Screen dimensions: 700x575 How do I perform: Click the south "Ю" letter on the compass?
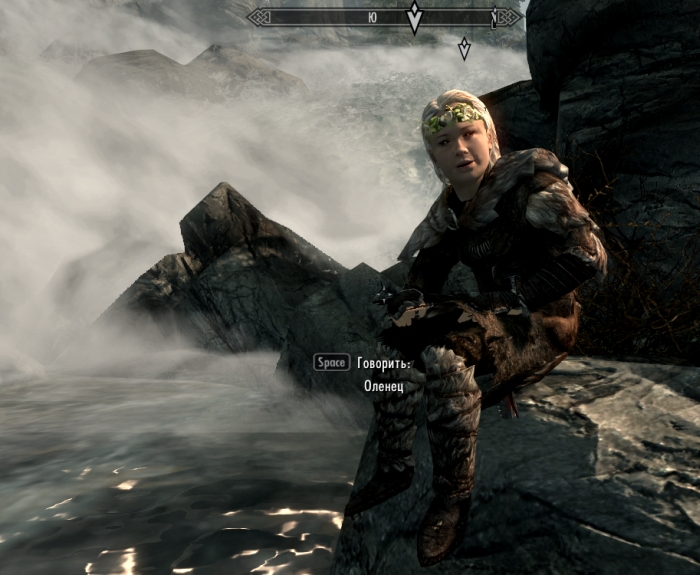372,17
